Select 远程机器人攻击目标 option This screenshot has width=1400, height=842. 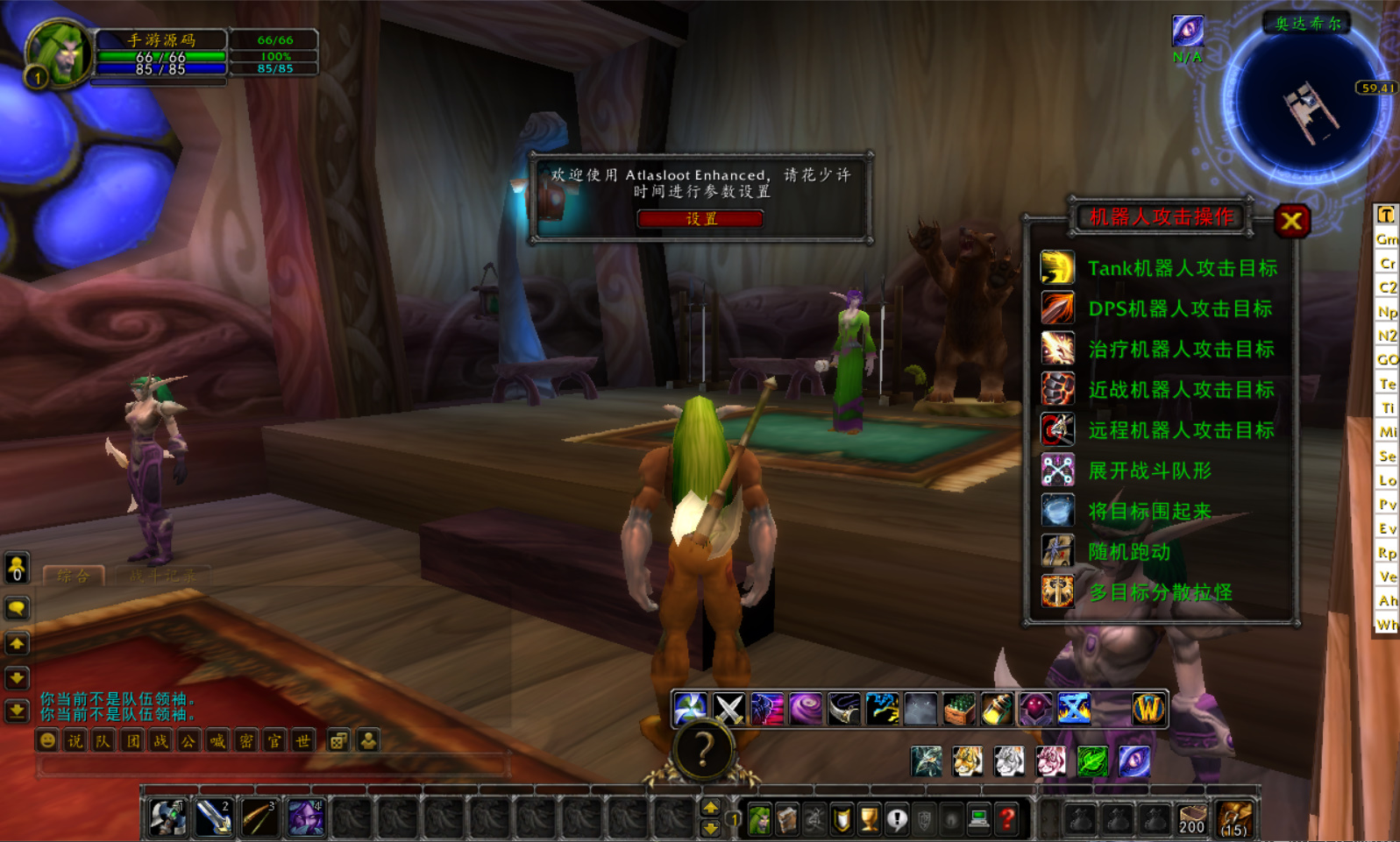point(1180,430)
